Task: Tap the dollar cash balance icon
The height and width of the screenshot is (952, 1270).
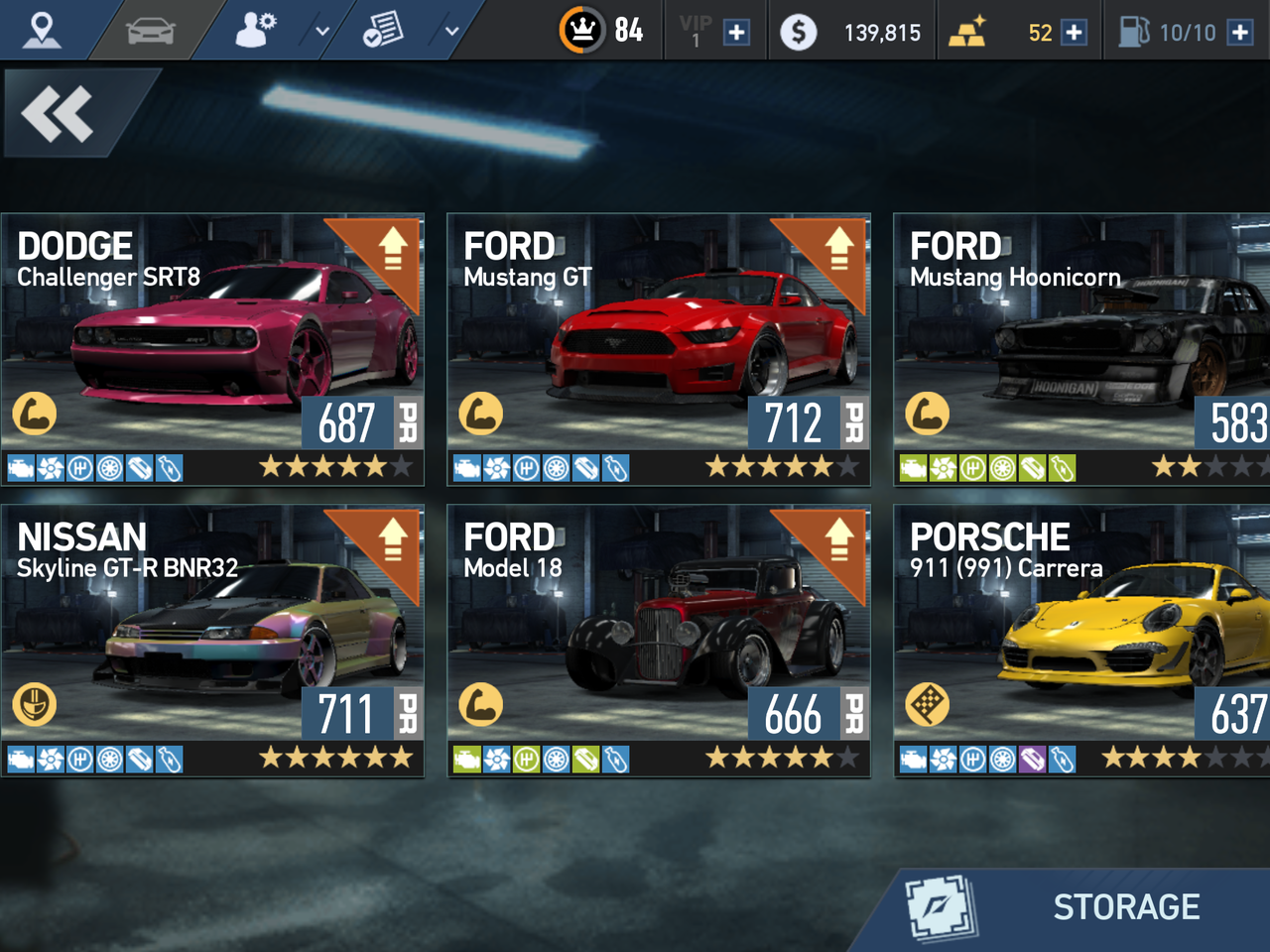Action: tap(798, 33)
